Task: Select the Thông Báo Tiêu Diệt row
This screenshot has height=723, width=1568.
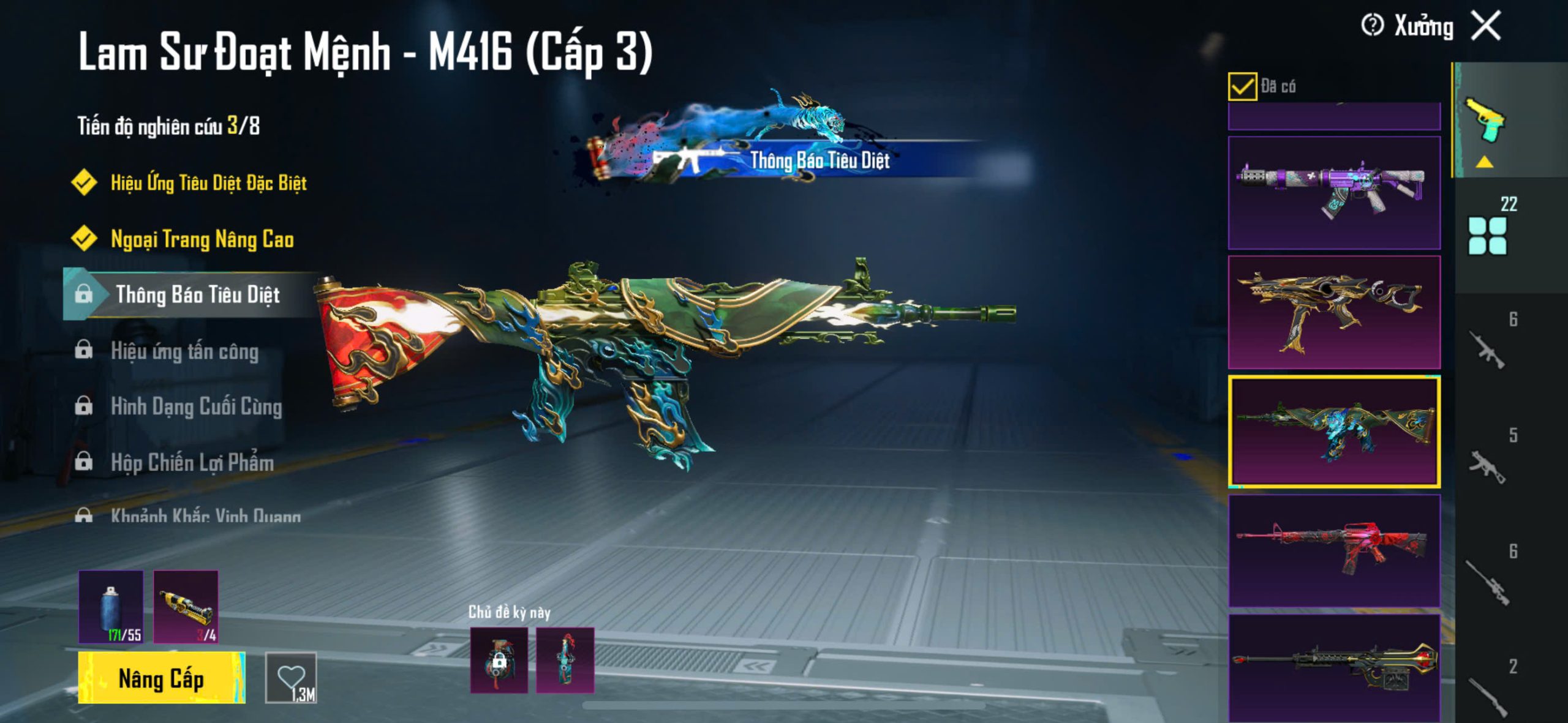Action: click(197, 294)
